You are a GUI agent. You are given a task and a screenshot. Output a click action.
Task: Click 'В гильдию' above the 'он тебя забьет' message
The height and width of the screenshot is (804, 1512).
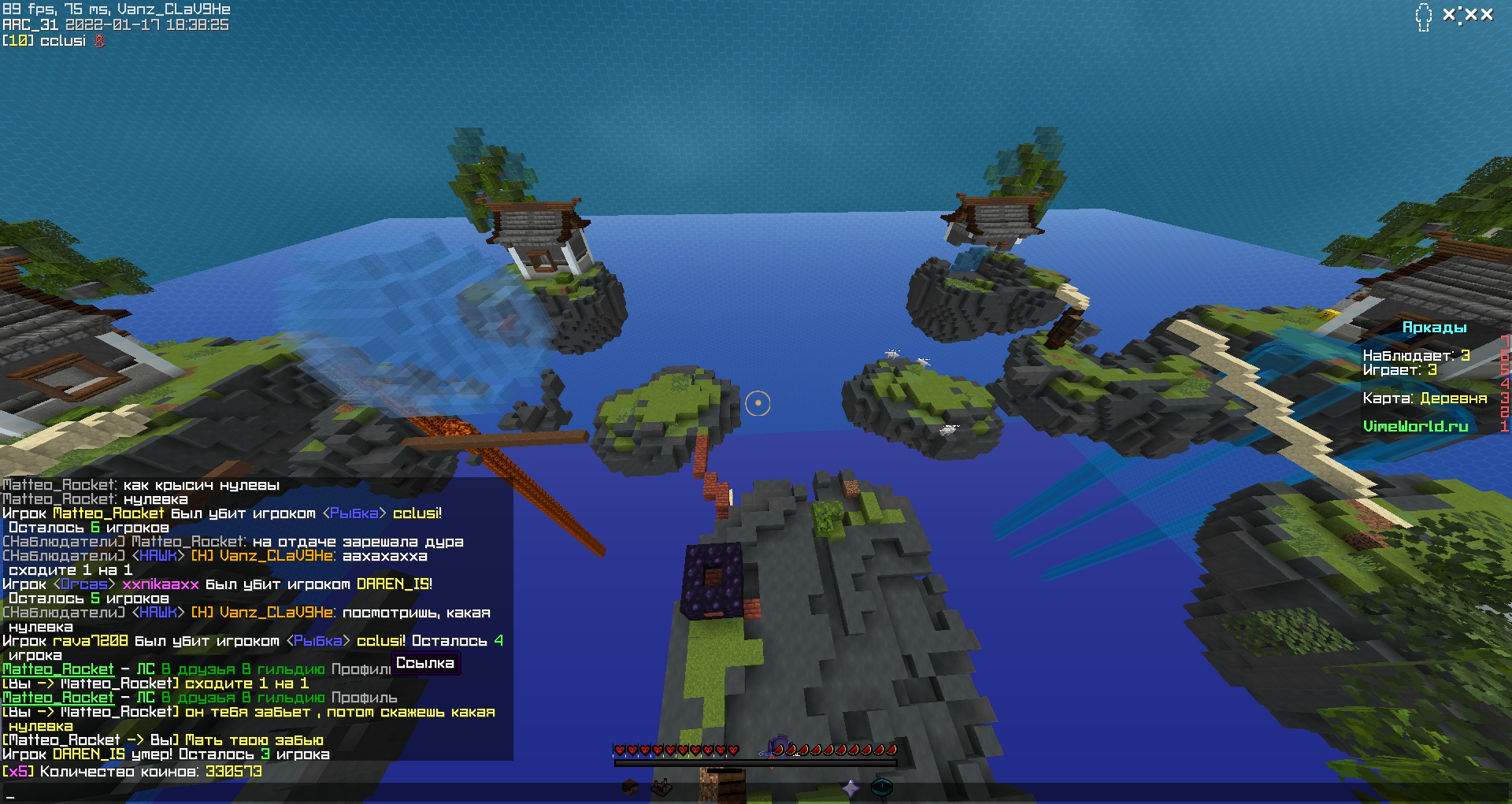(x=283, y=698)
